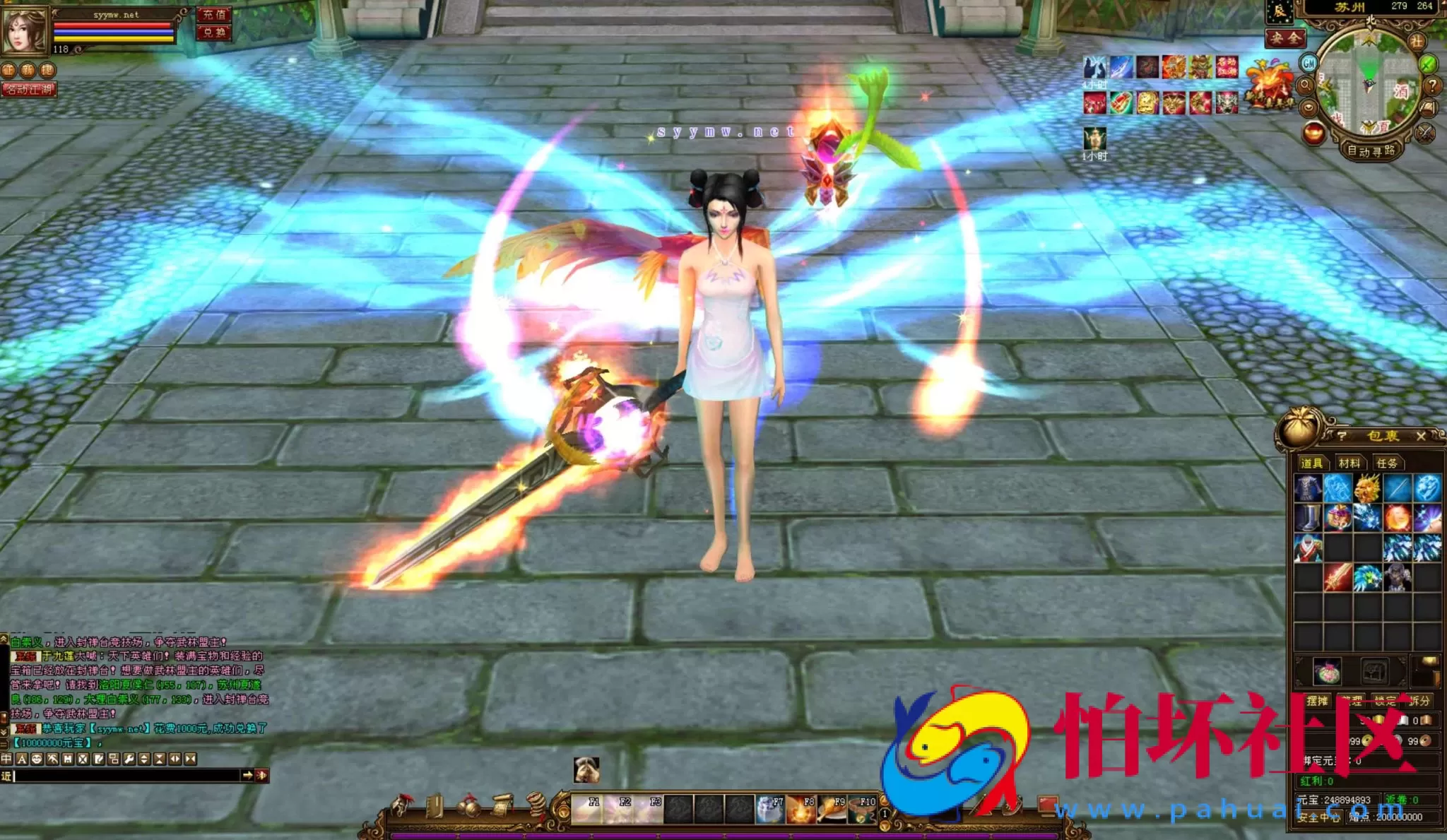This screenshot has height=840, width=1447.
Task: Toggle the A font style icon in the chat toolbar
Action: point(22,759)
